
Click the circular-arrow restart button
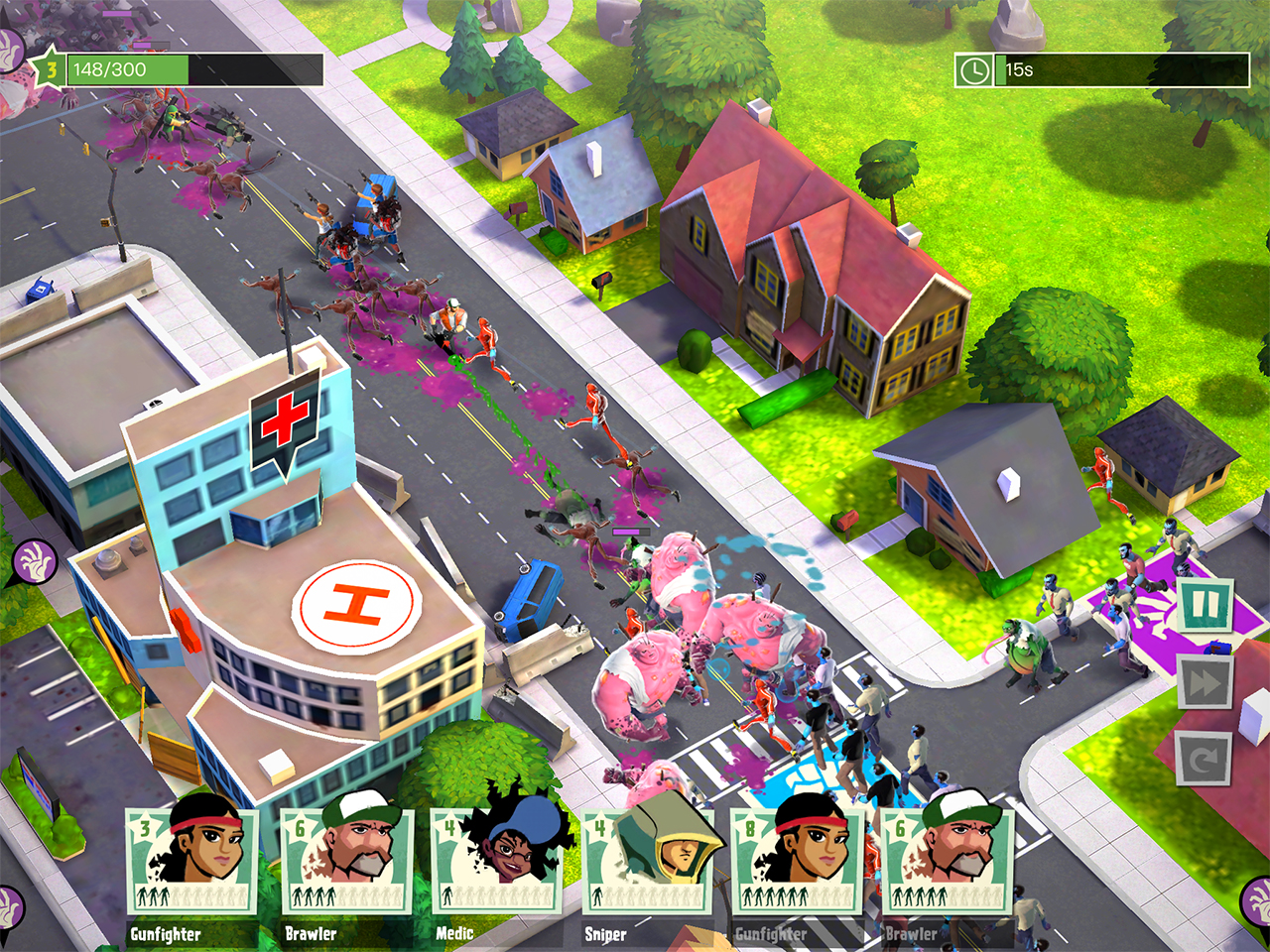1205,760
